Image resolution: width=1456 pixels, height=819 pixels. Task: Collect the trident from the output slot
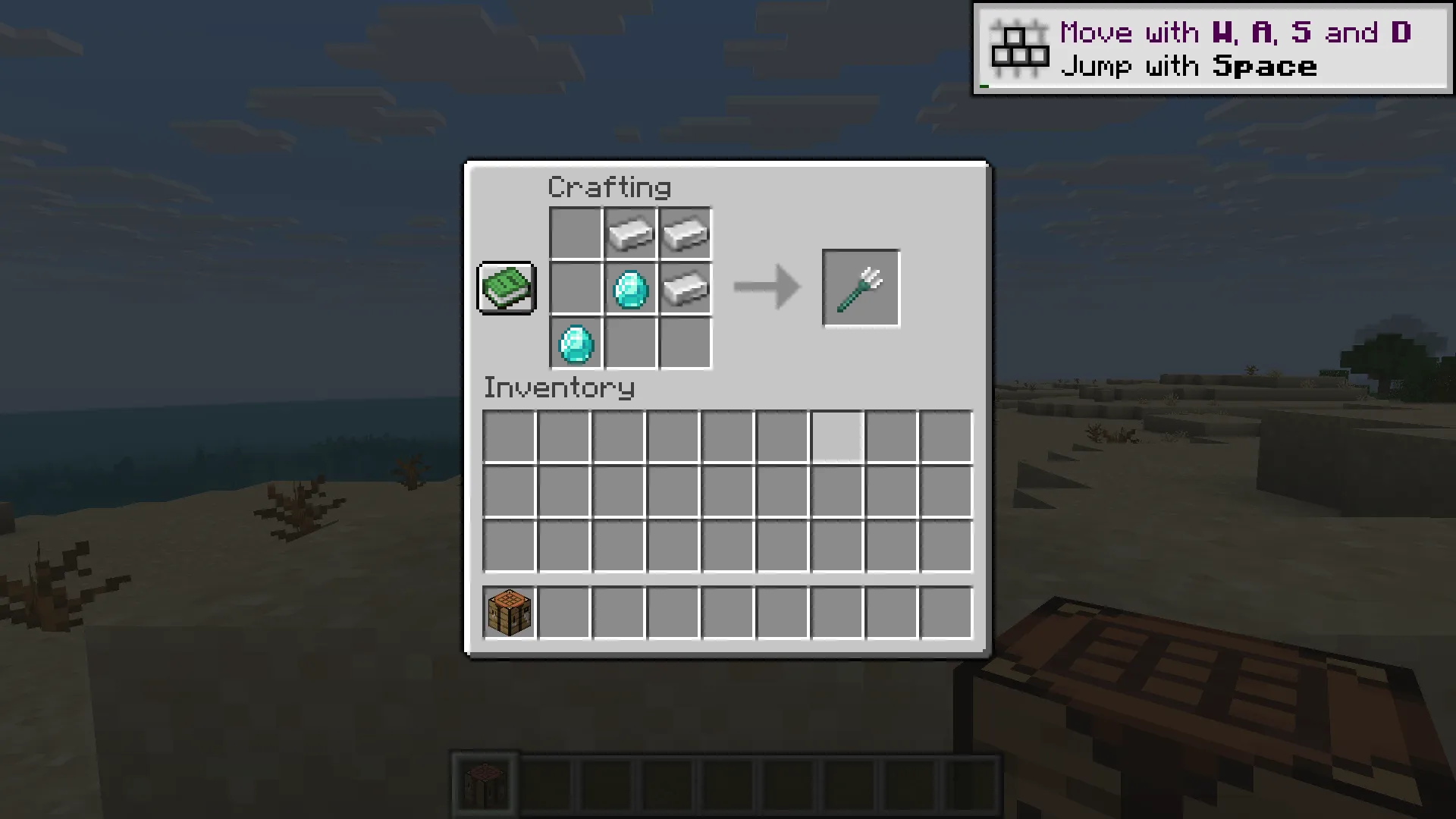(861, 288)
